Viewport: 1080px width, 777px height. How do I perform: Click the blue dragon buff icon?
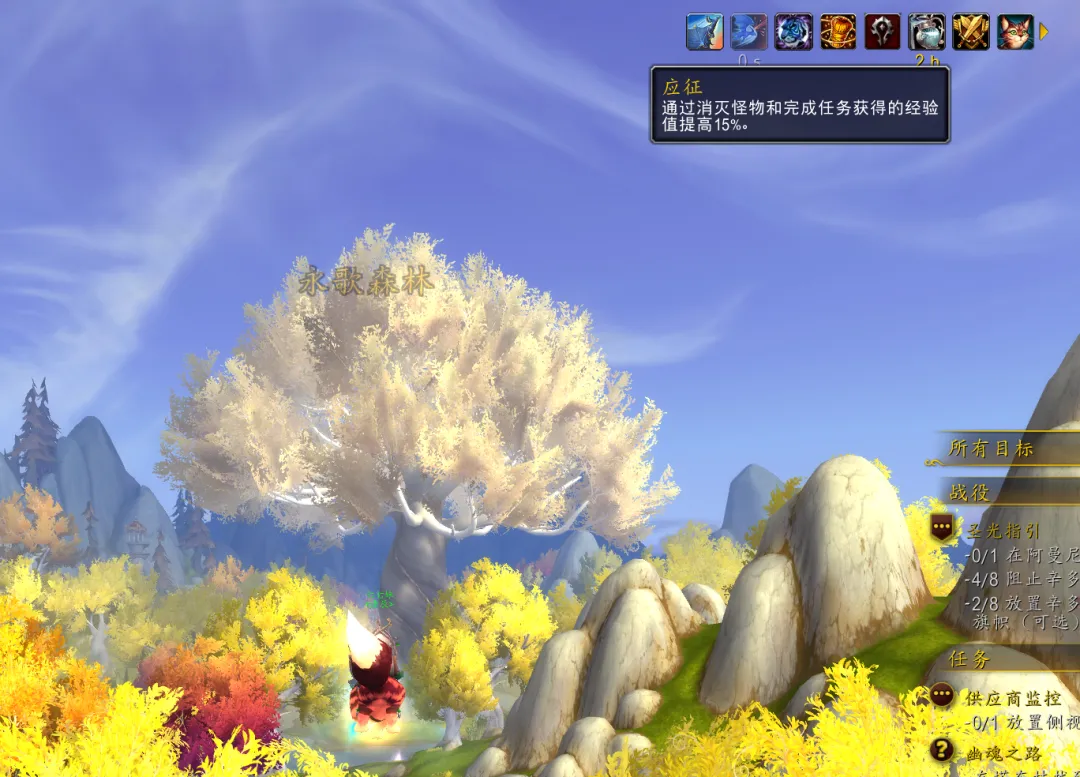[704, 32]
